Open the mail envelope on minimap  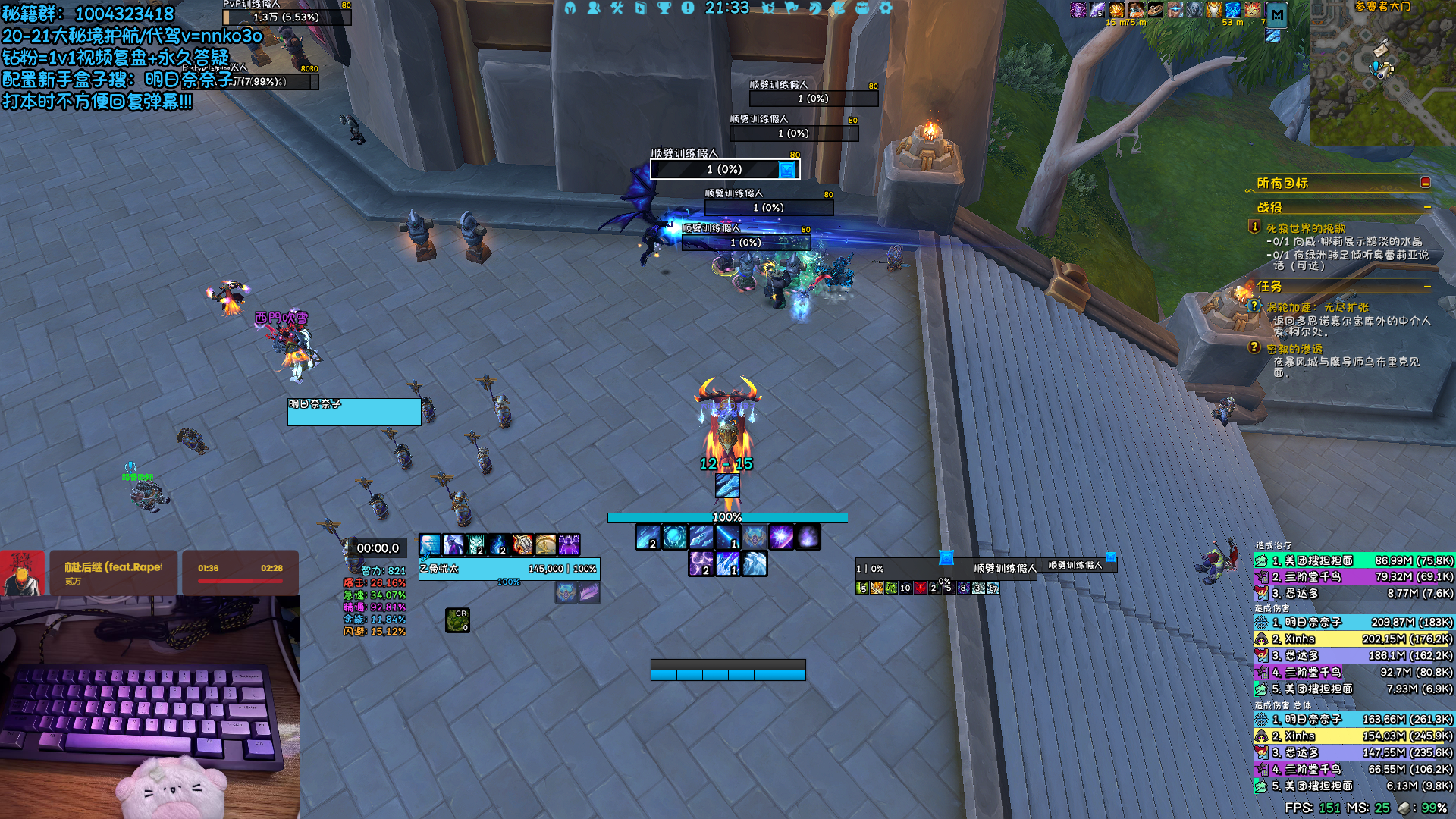[x=1382, y=49]
